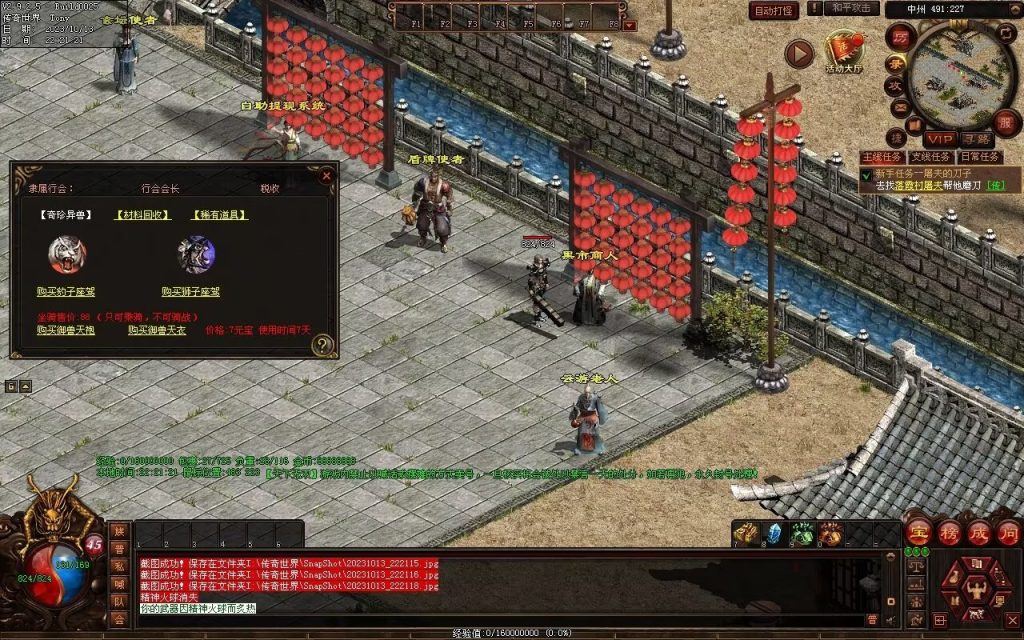
Task: Switch to the 支线任务 quest tab
Action: pyautogui.click(x=930, y=157)
